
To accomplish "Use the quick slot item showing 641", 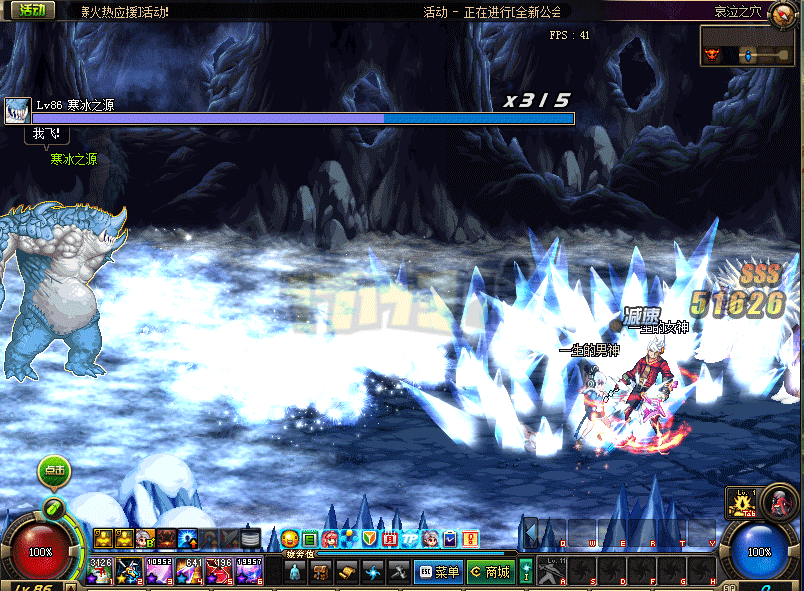I will [190, 572].
